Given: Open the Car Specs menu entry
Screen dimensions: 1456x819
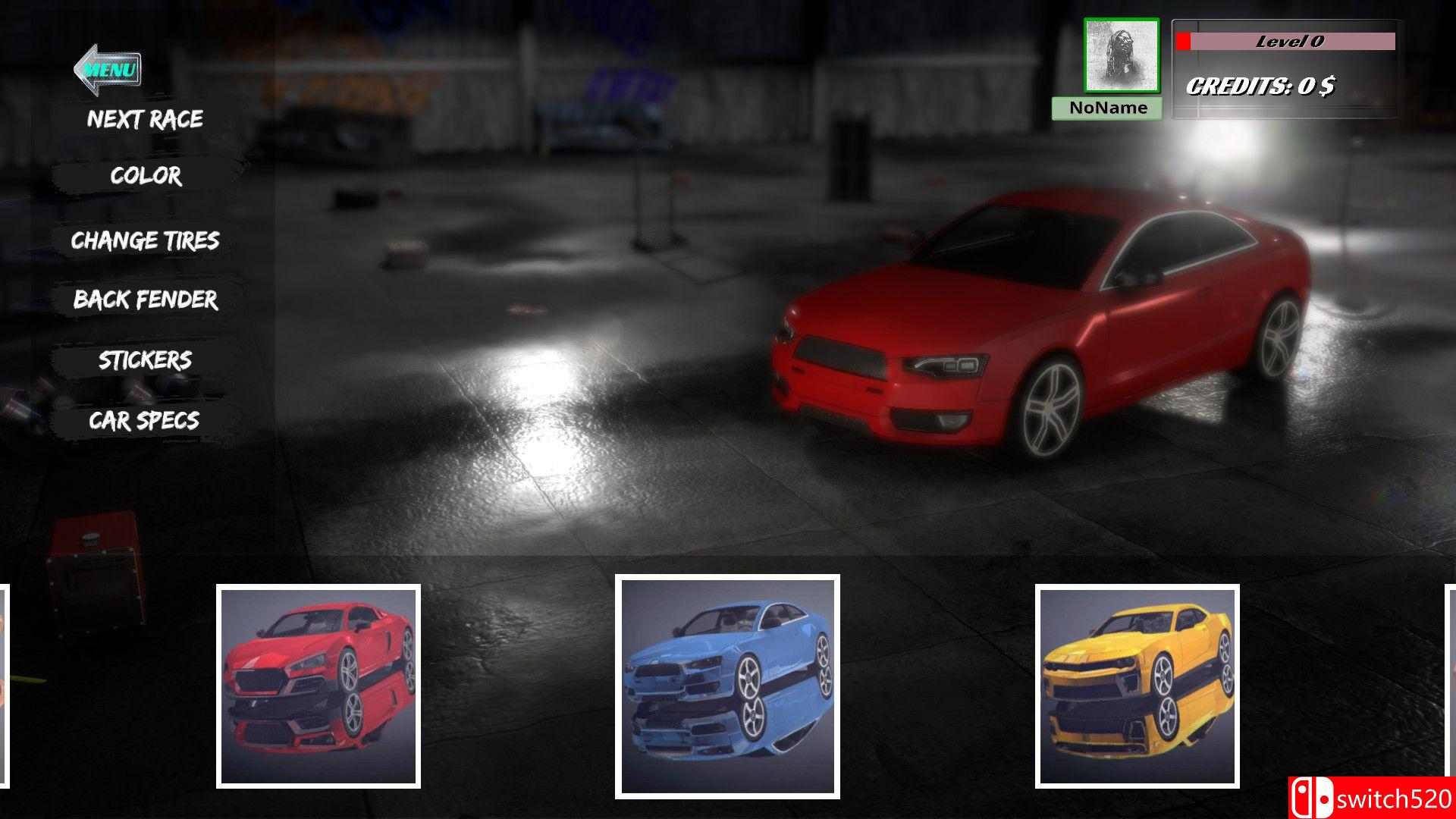Looking at the screenshot, I should (x=144, y=419).
